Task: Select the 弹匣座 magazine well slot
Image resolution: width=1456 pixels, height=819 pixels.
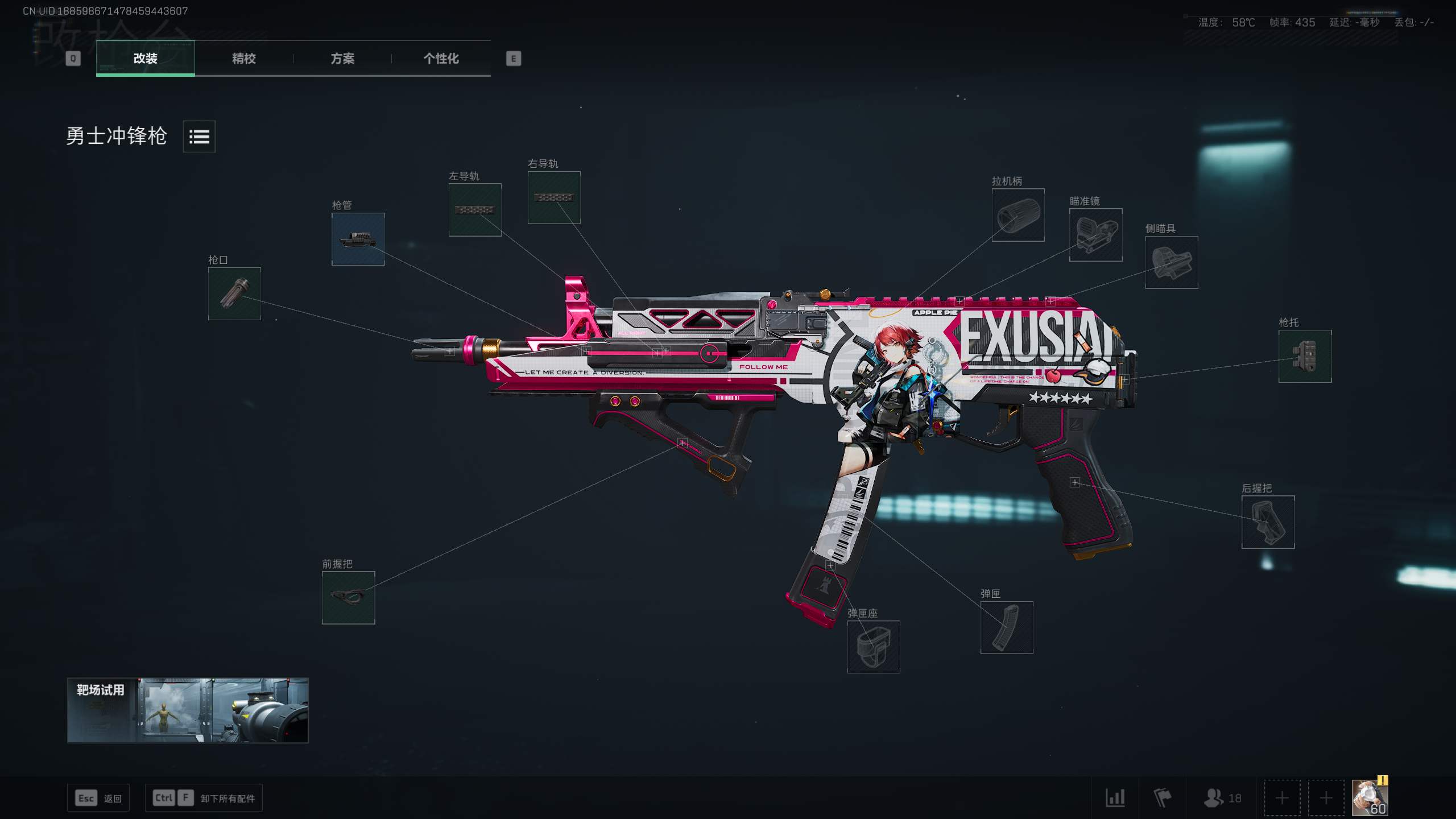Action: (873, 647)
